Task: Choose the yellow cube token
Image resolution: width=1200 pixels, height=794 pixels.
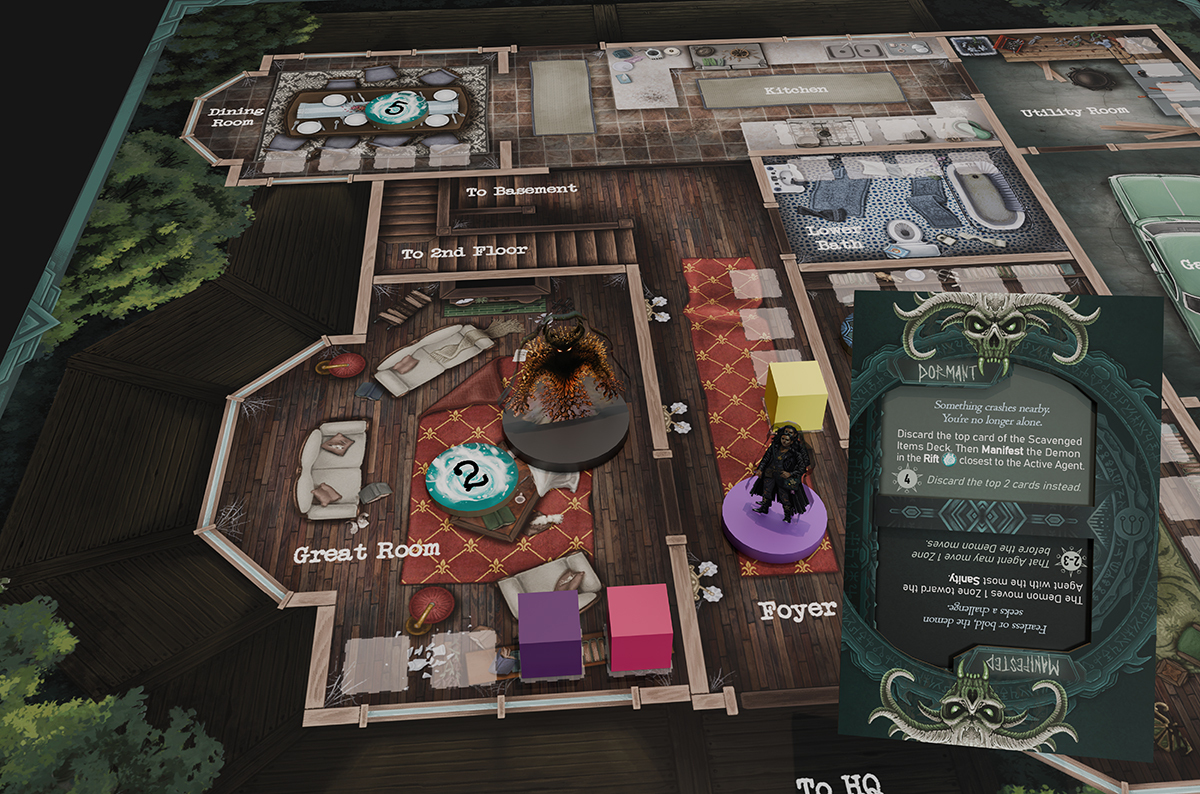Action: tap(796, 395)
